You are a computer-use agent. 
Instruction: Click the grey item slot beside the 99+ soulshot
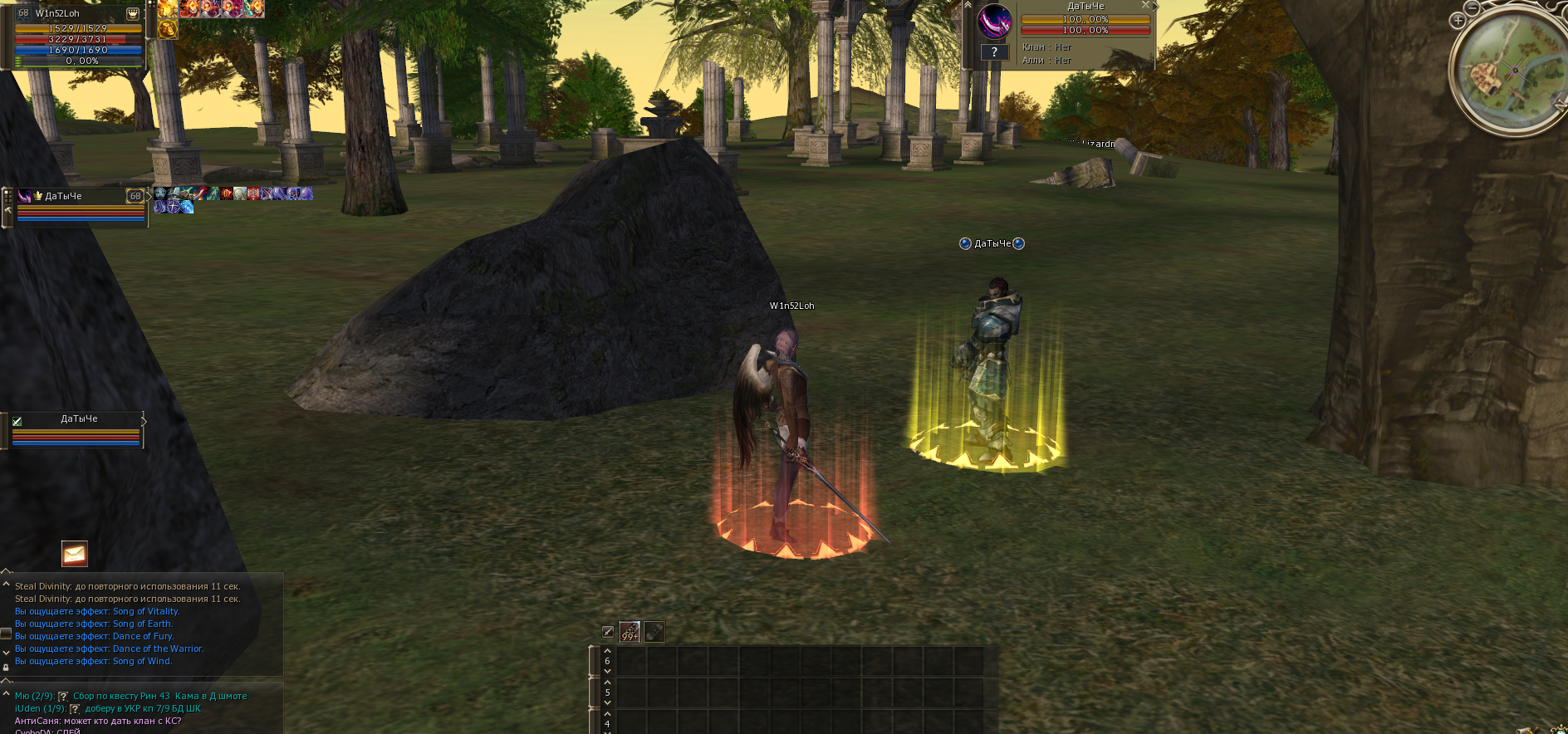654,632
